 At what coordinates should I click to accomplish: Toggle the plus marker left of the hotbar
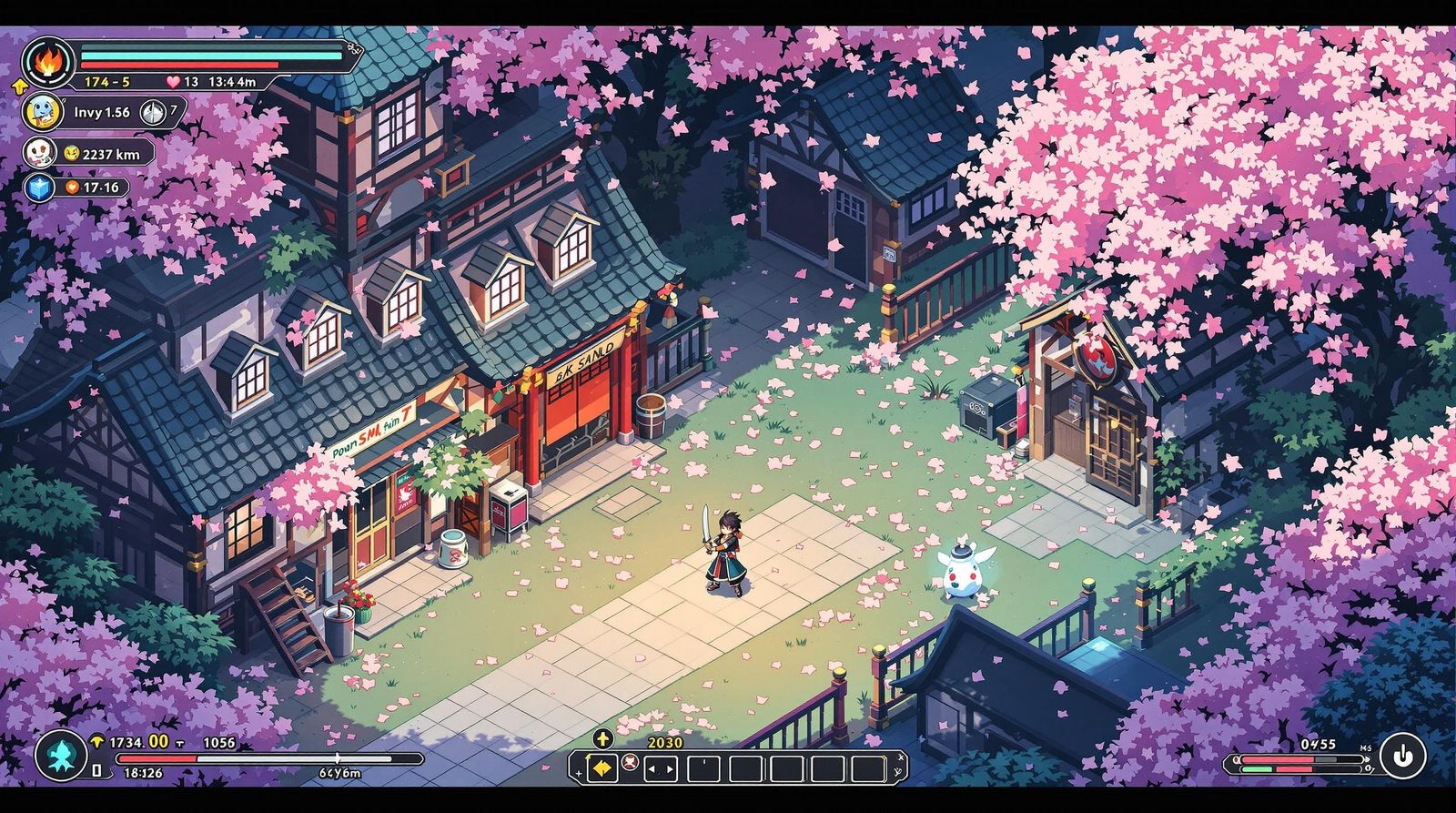tap(578, 772)
